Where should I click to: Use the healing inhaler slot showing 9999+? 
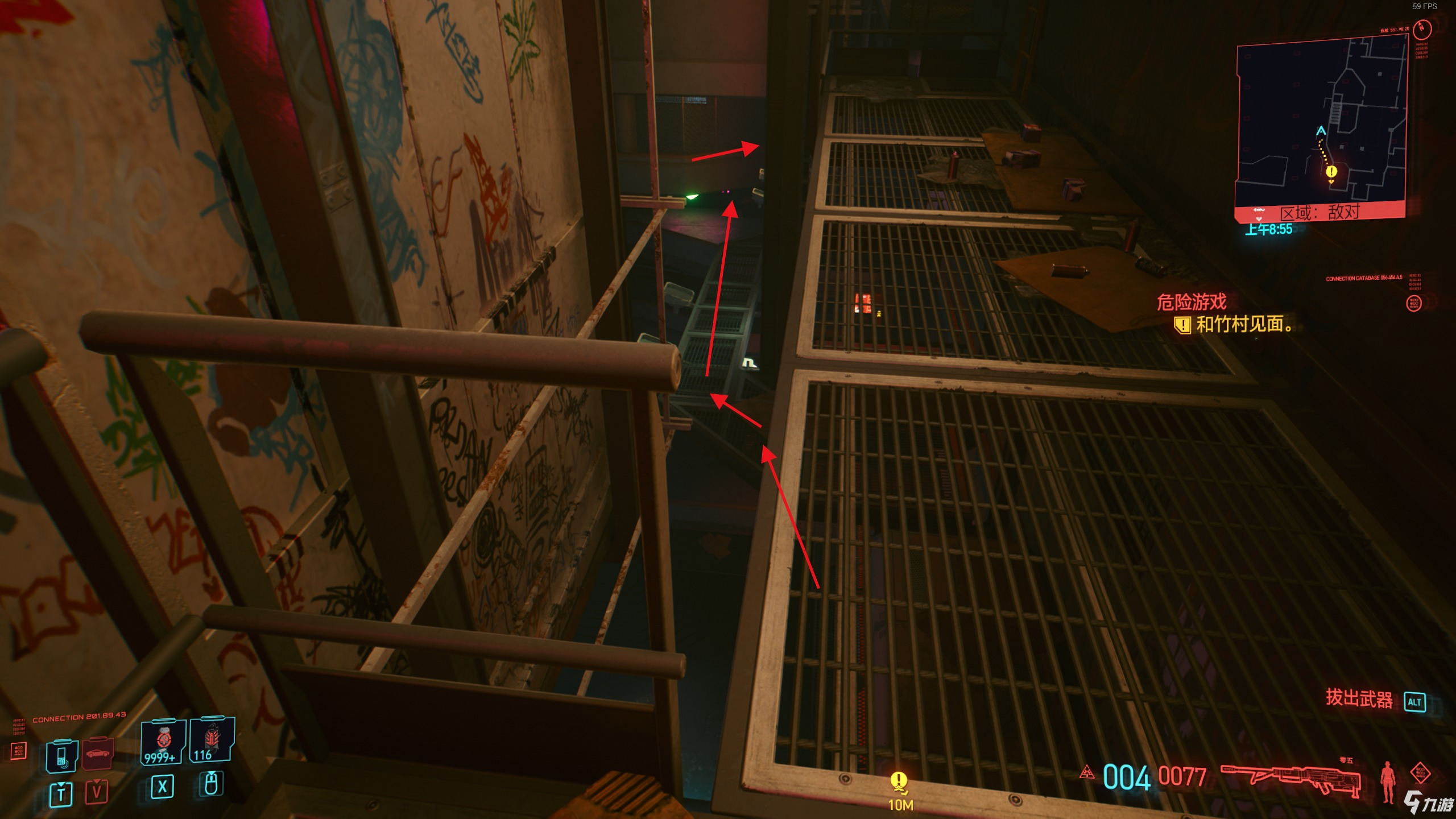tap(163, 741)
